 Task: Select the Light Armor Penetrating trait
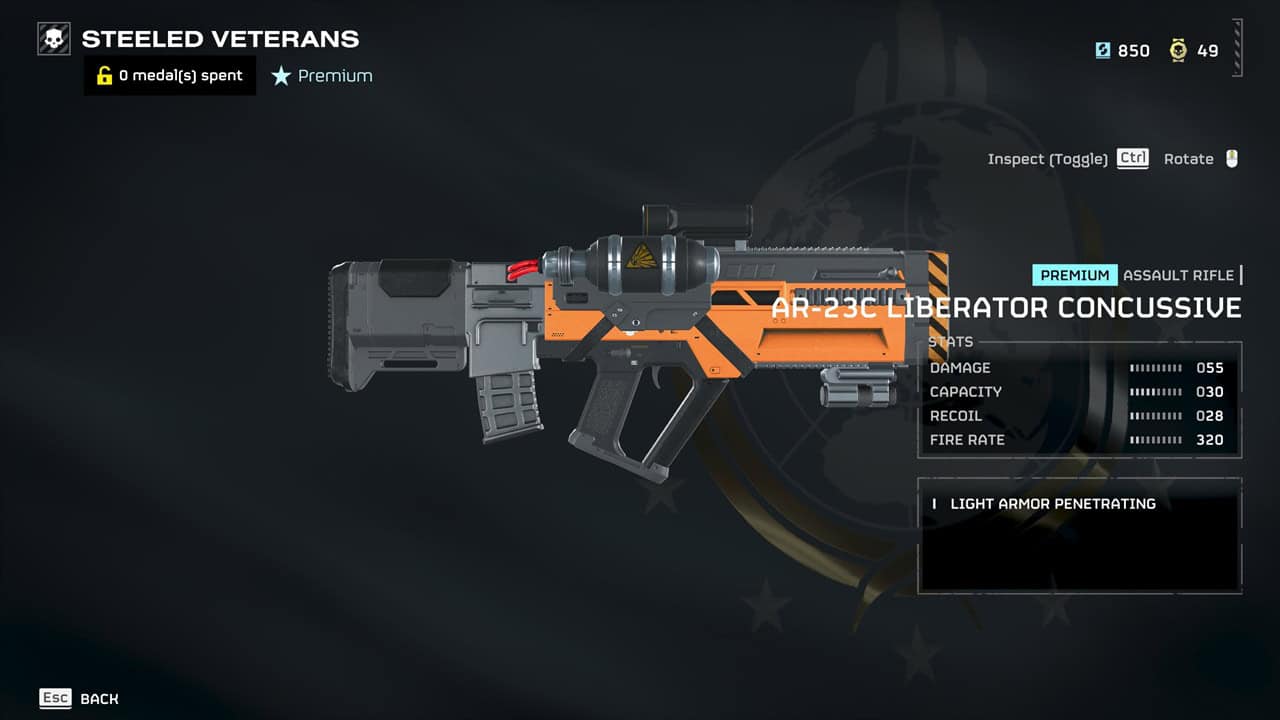[1052, 504]
